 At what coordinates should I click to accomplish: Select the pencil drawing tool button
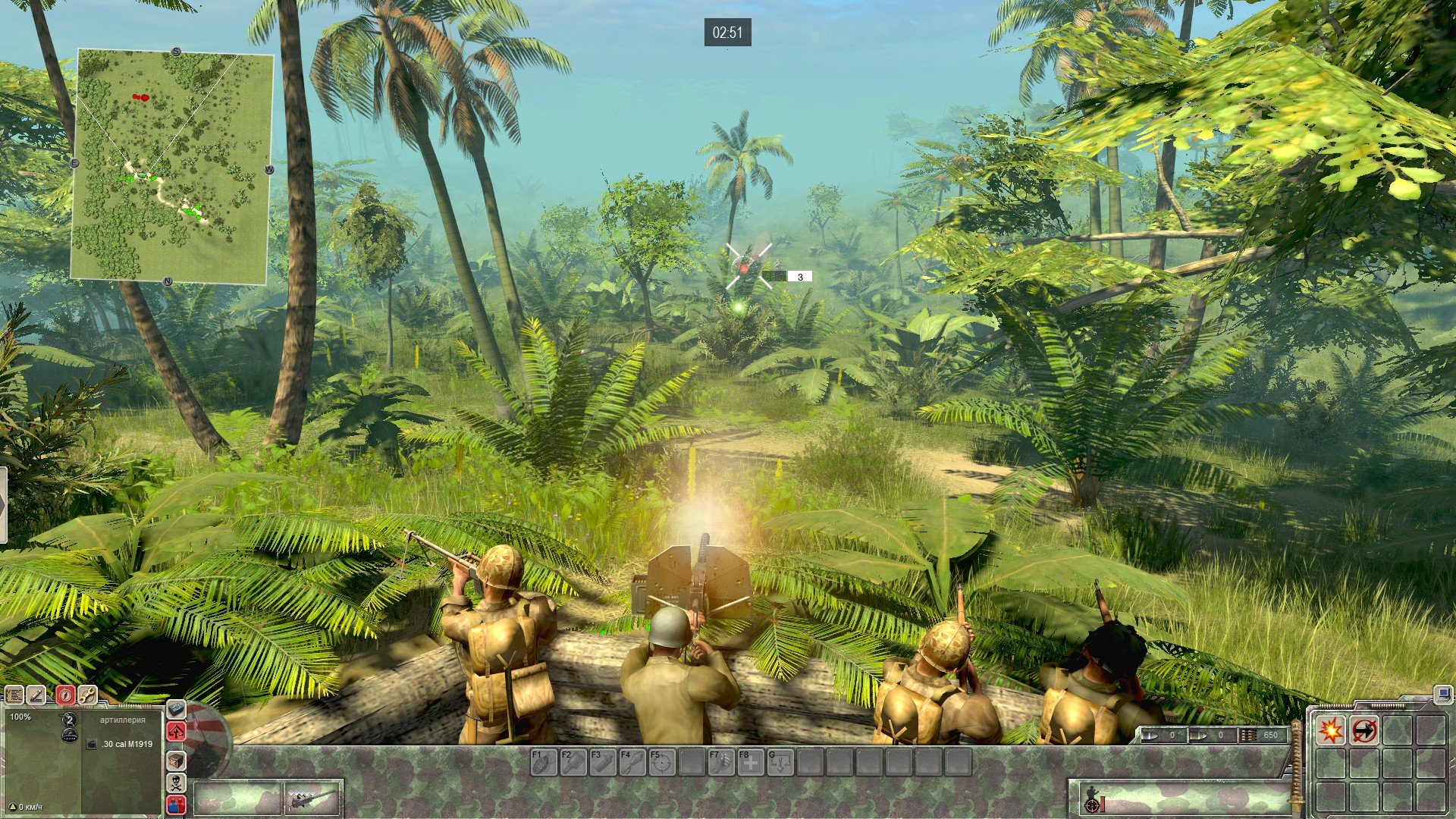point(36,695)
